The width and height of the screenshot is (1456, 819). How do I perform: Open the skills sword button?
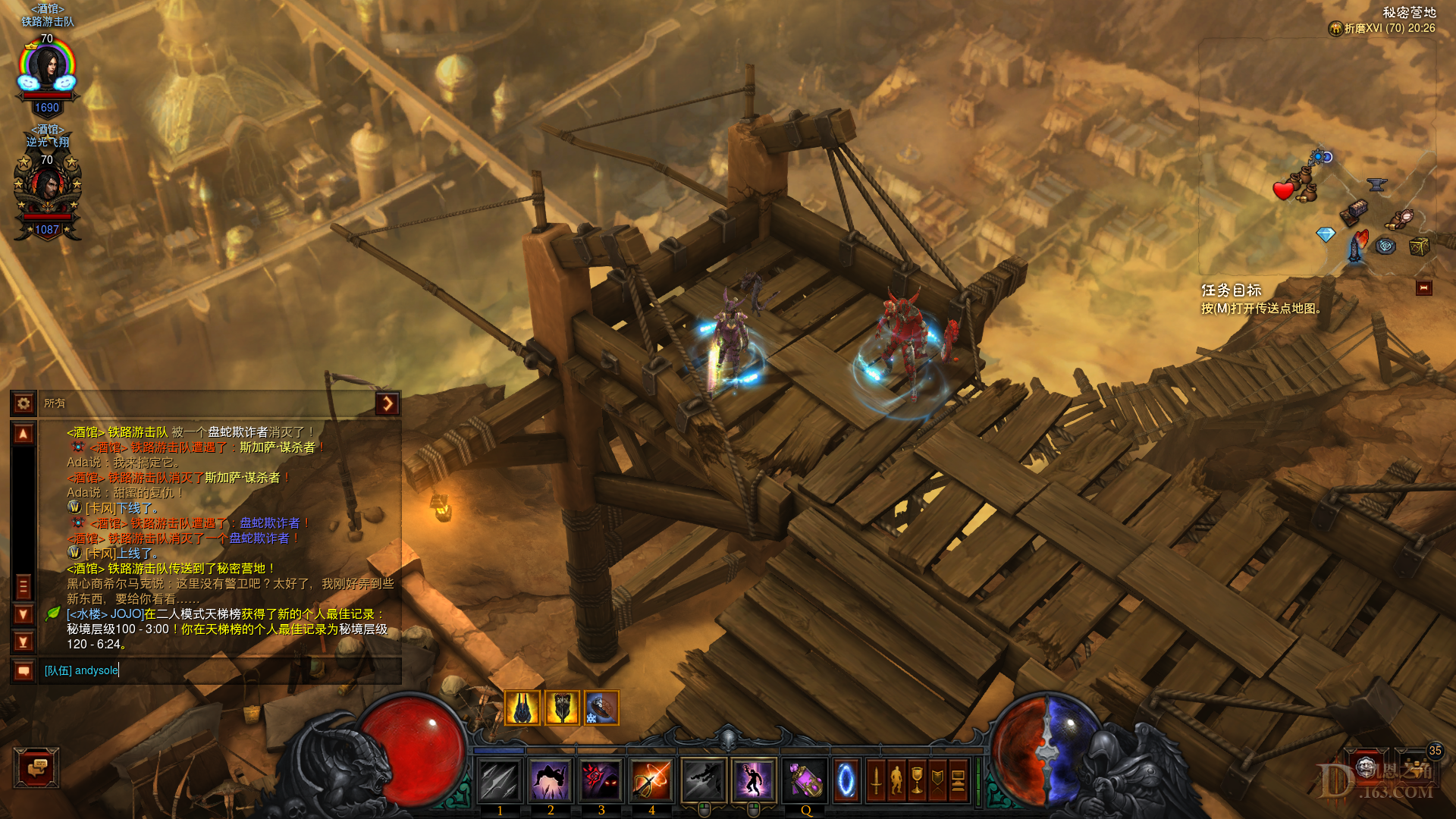pyautogui.click(x=876, y=780)
